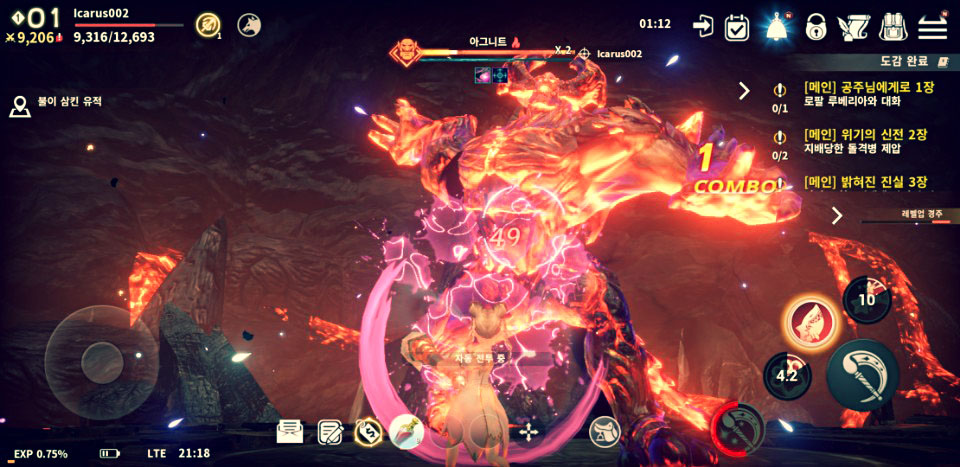Open the quill and scroll icon
The image size is (960, 467).
tap(853, 27)
